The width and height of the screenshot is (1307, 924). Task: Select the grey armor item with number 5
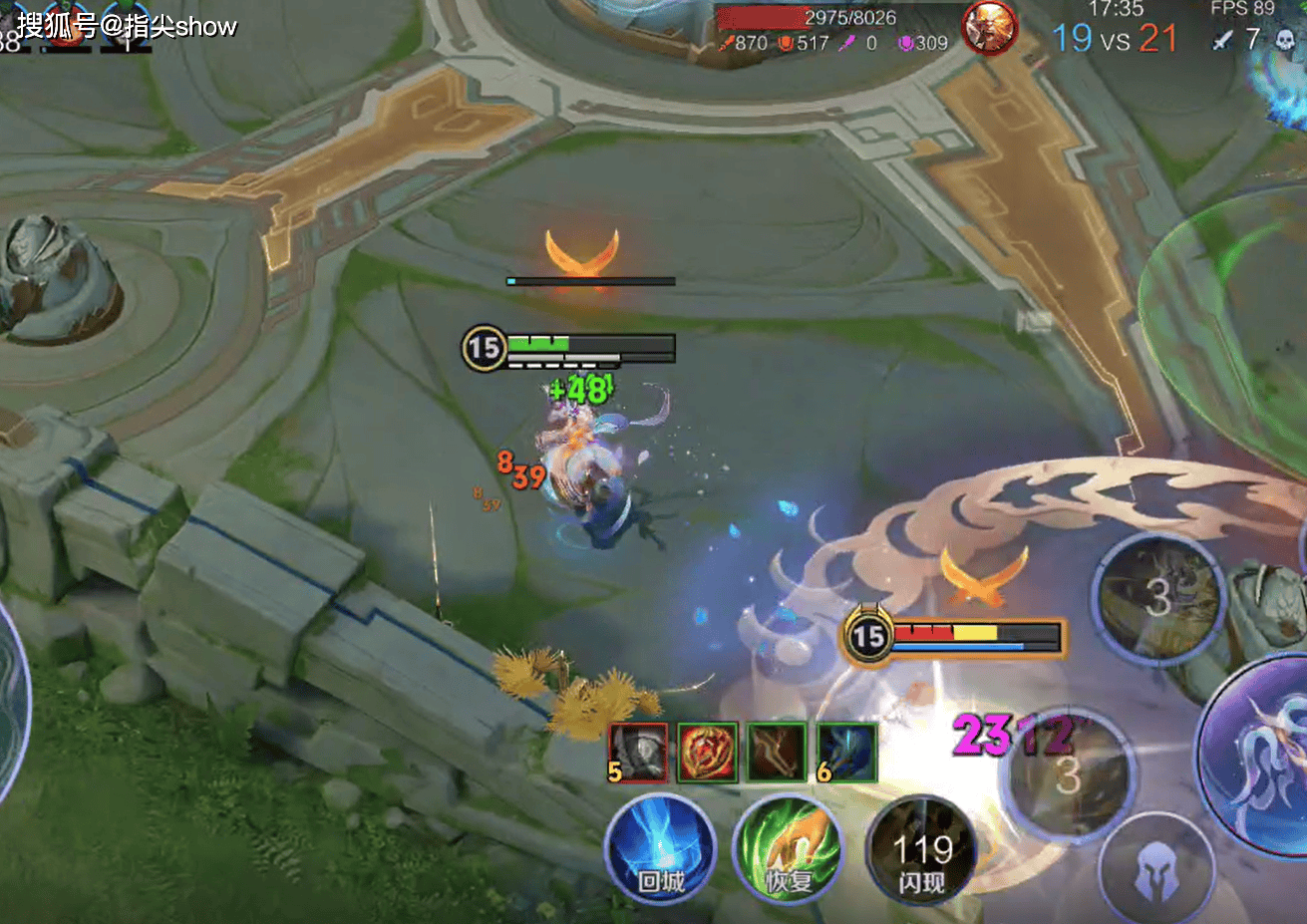pyautogui.click(x=637, y=752)
